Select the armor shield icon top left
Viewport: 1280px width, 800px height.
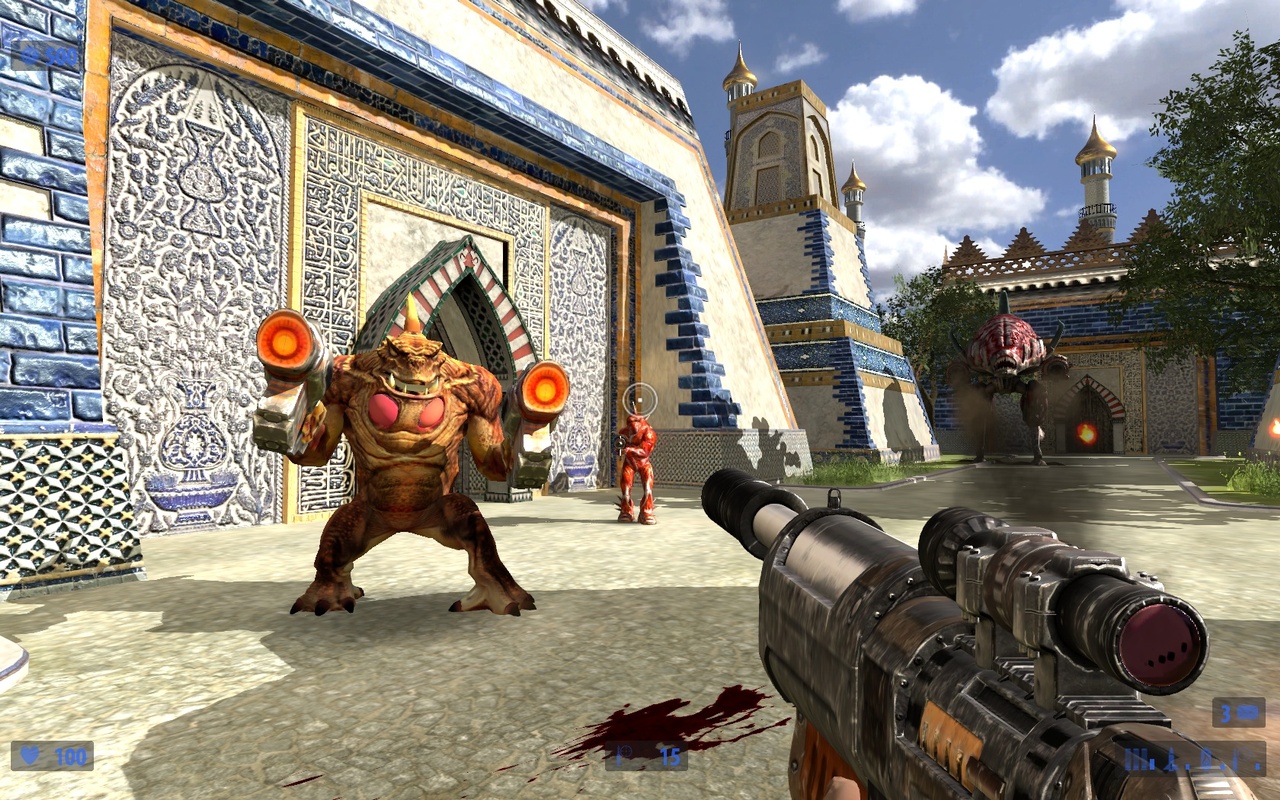click(x=28, y=52)
